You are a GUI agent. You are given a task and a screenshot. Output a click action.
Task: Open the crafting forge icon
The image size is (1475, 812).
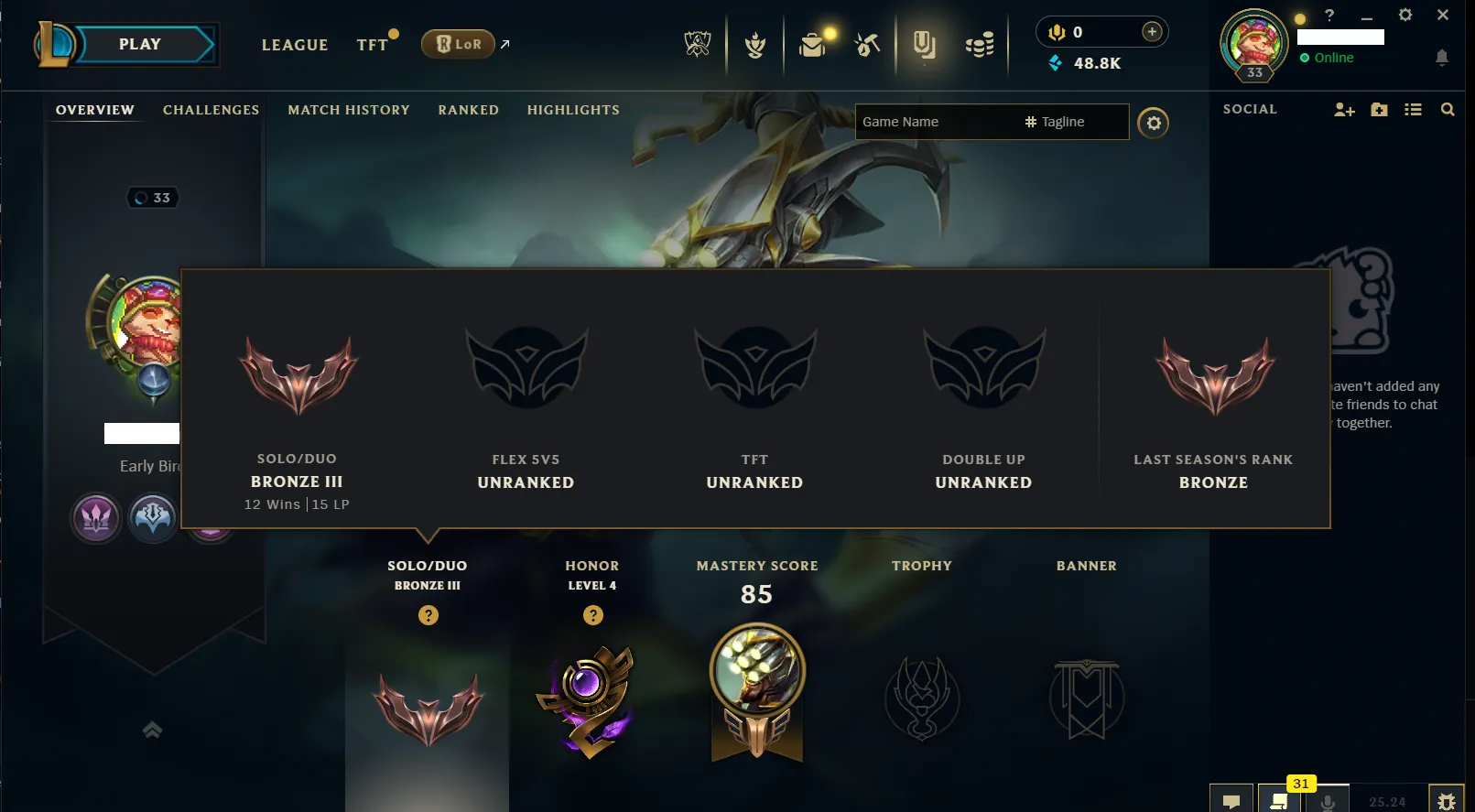[866, 43]
